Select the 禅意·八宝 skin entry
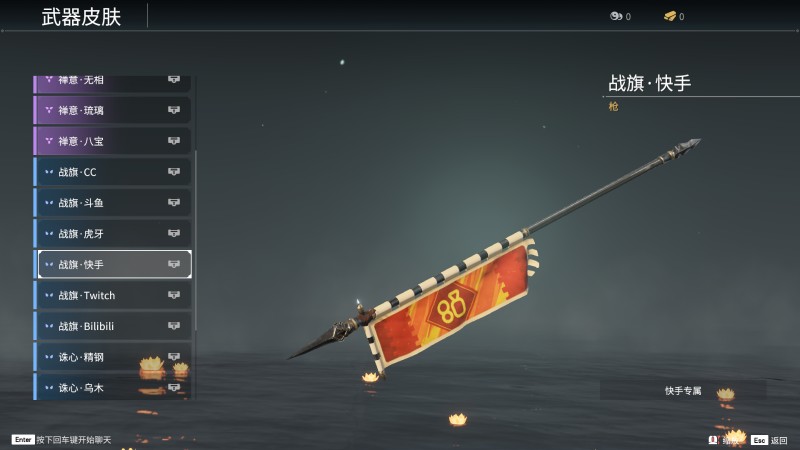Viewport: 800px width, 450px height. pyautogui.click(x=112, y=141)
